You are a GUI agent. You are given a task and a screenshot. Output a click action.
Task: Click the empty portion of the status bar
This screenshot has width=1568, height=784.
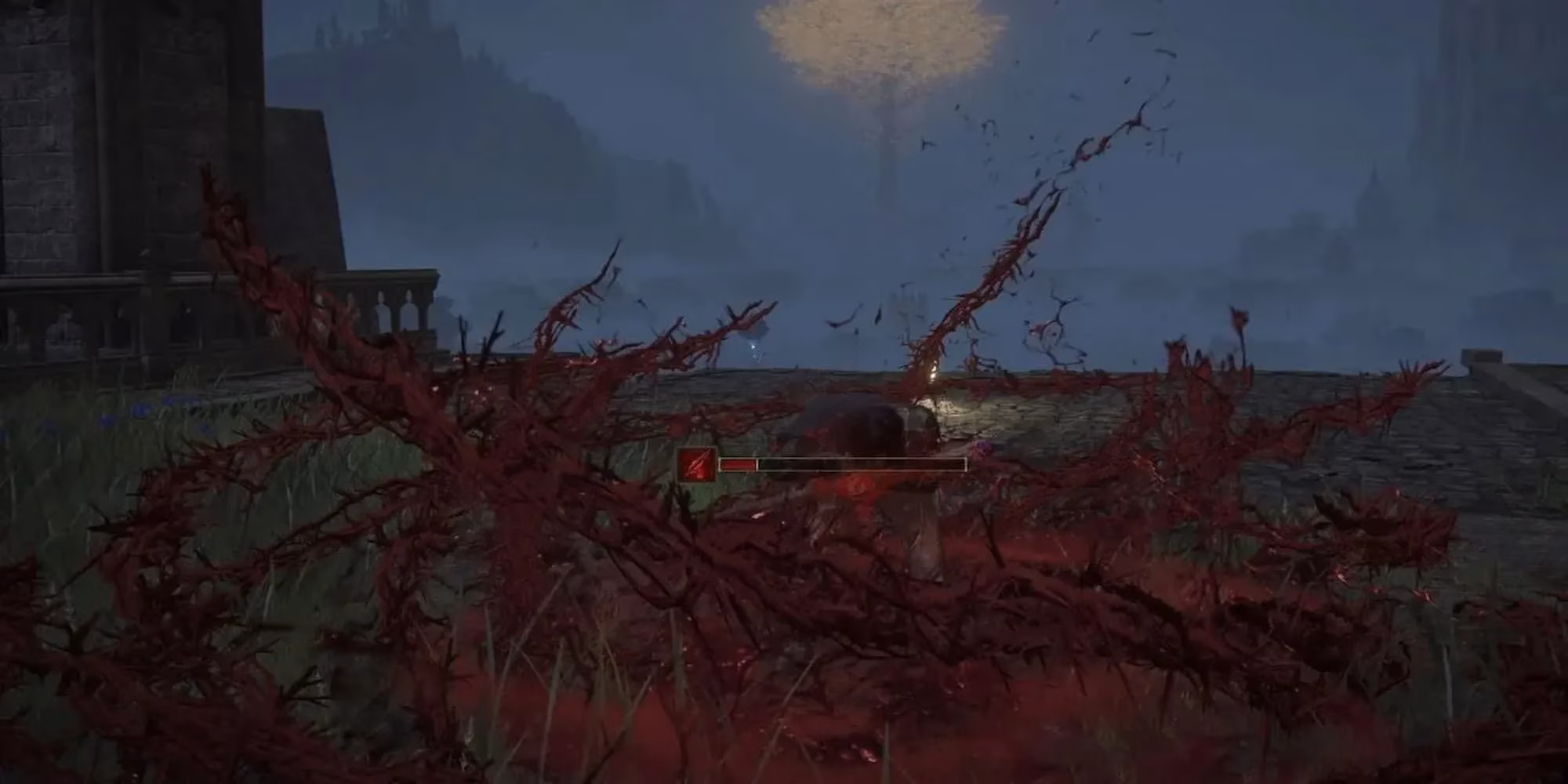click(862, 464)
